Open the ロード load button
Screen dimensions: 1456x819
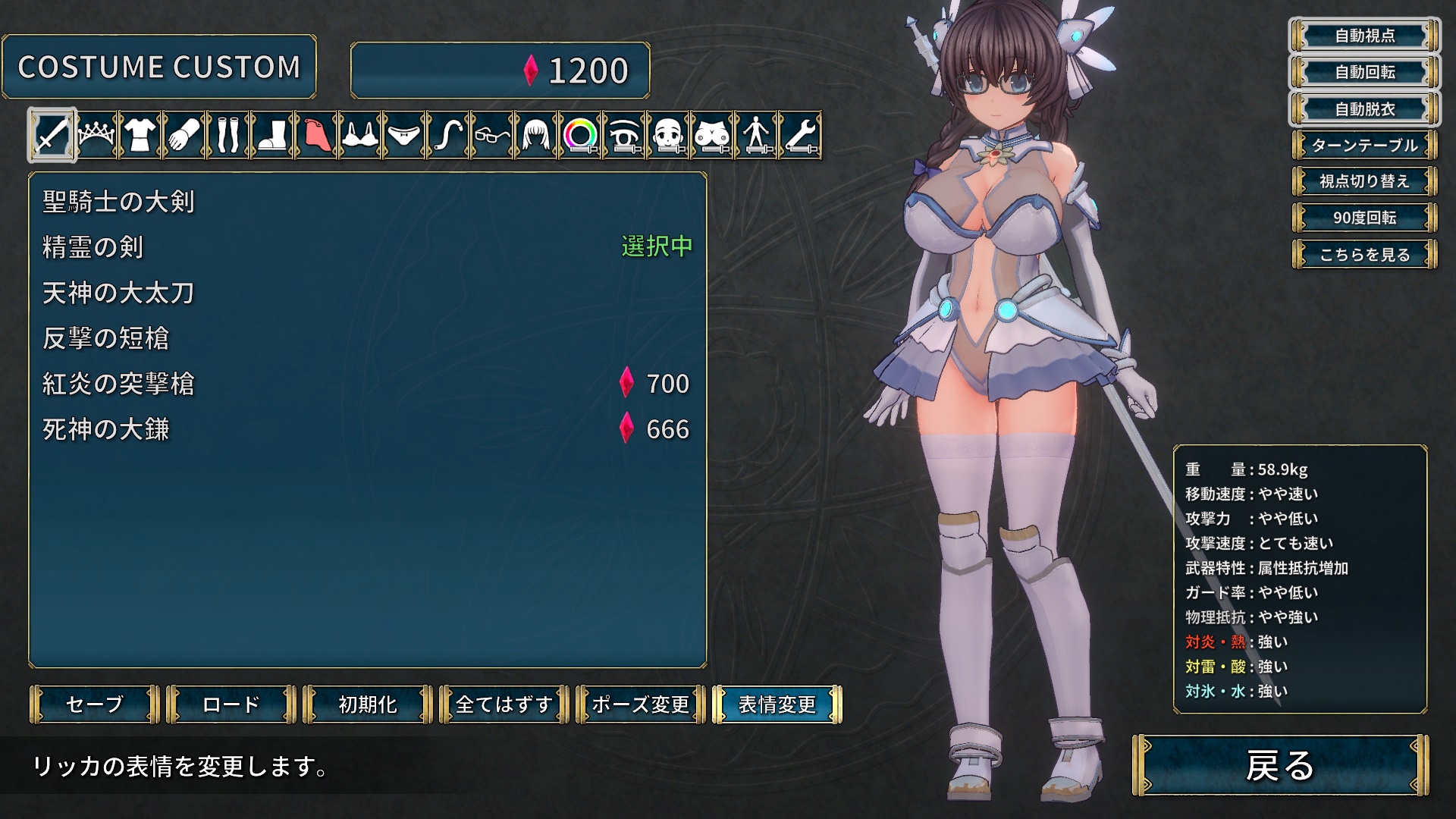tap(231, 704)
